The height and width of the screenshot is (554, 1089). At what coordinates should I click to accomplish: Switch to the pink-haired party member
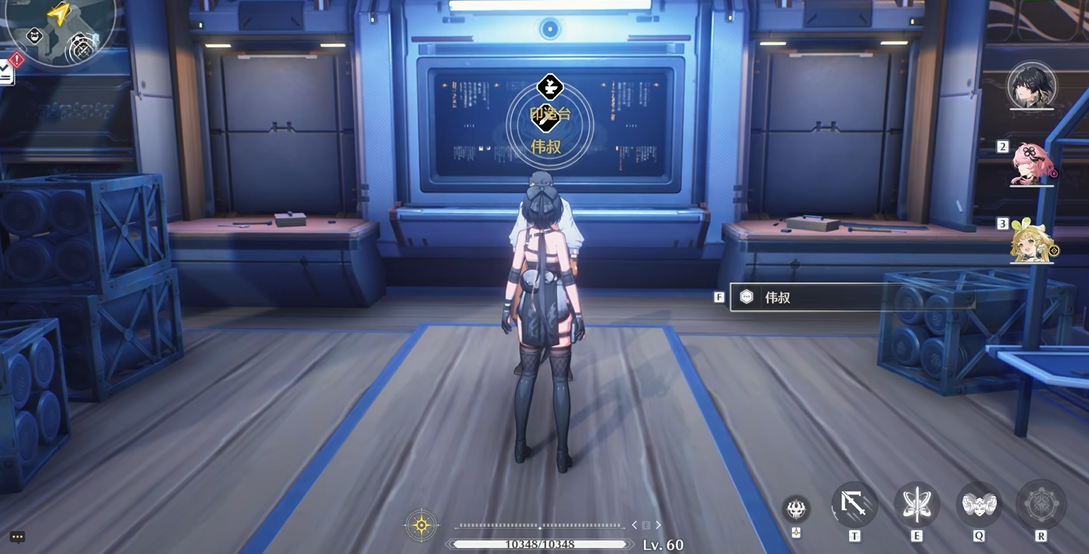coord(1031,164)
